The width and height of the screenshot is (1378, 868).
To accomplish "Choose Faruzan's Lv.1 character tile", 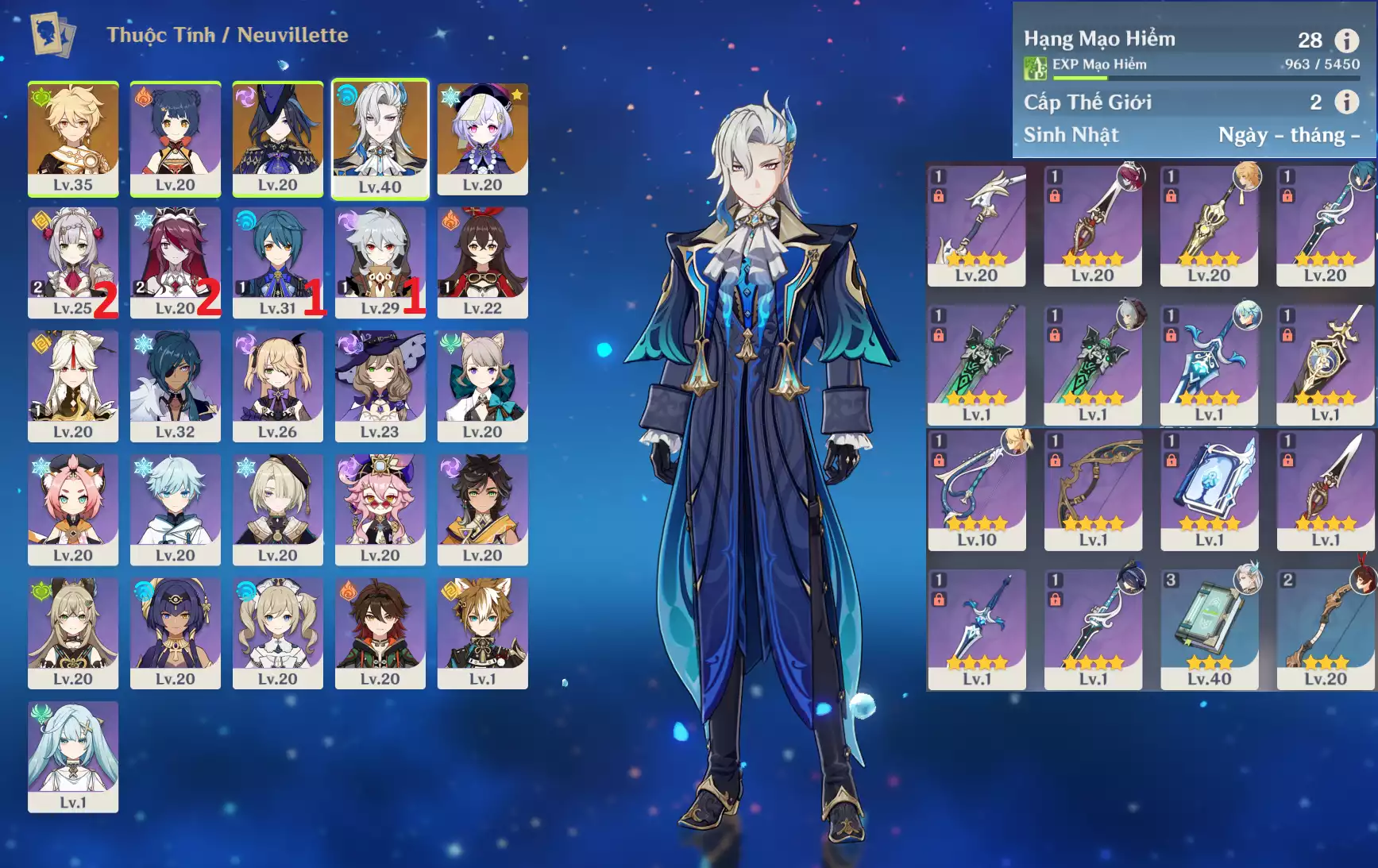I will 73,756.
